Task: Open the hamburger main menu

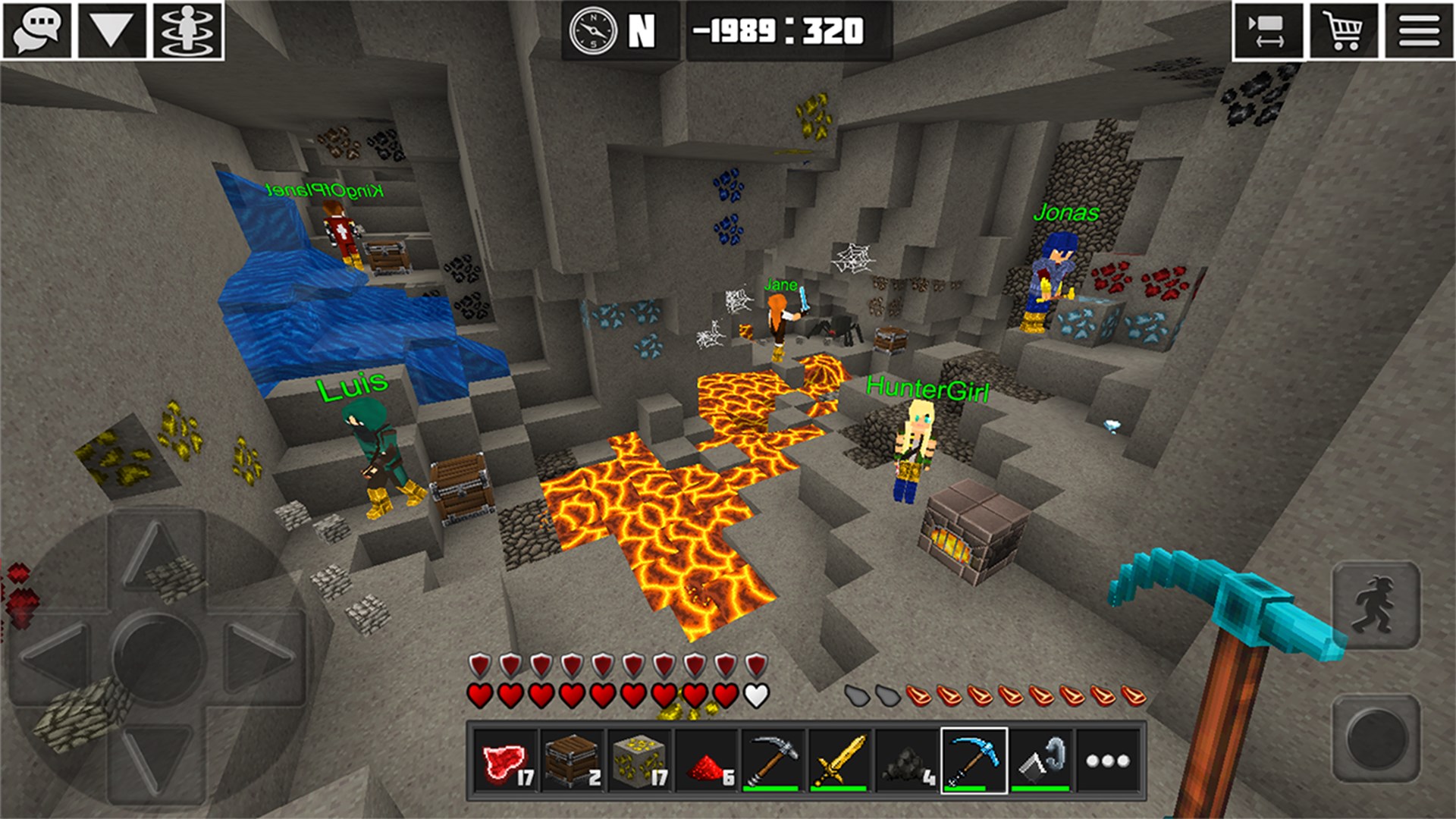Action: (x=1419, y=31)
